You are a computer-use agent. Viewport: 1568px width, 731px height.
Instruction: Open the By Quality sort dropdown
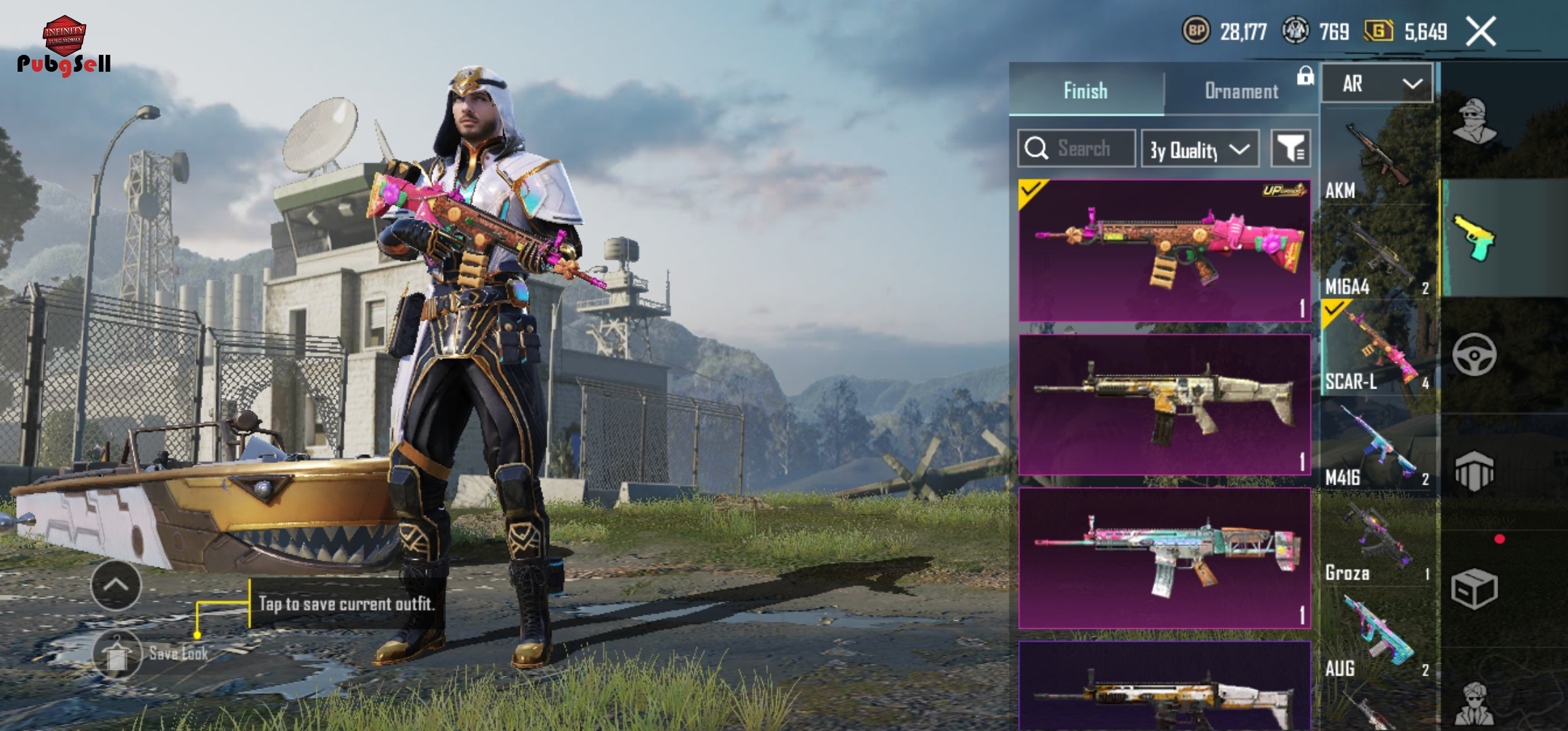point(1200,149)
